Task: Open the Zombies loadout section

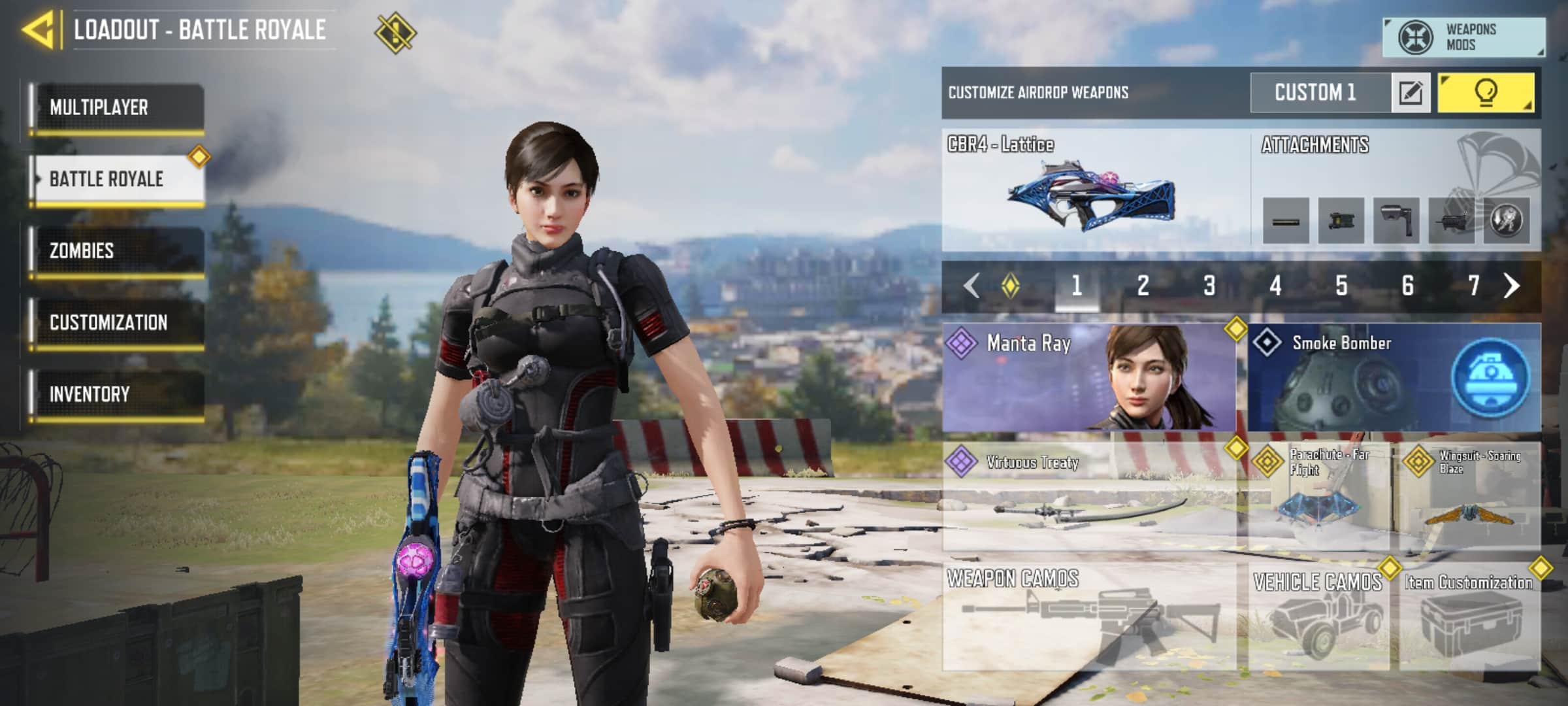Action: coord(118,251)
